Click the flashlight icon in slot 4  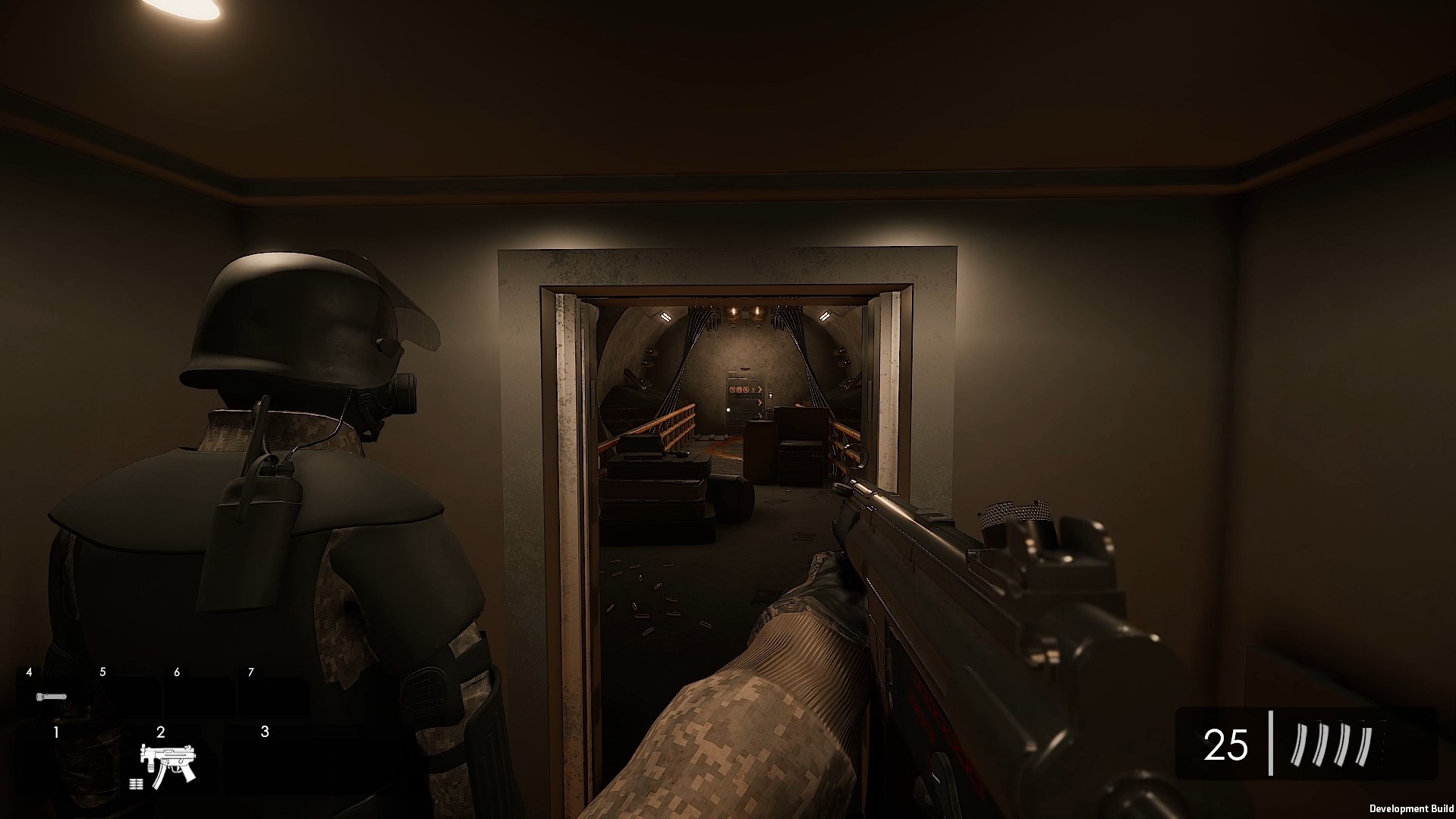[x=51, y=696]
